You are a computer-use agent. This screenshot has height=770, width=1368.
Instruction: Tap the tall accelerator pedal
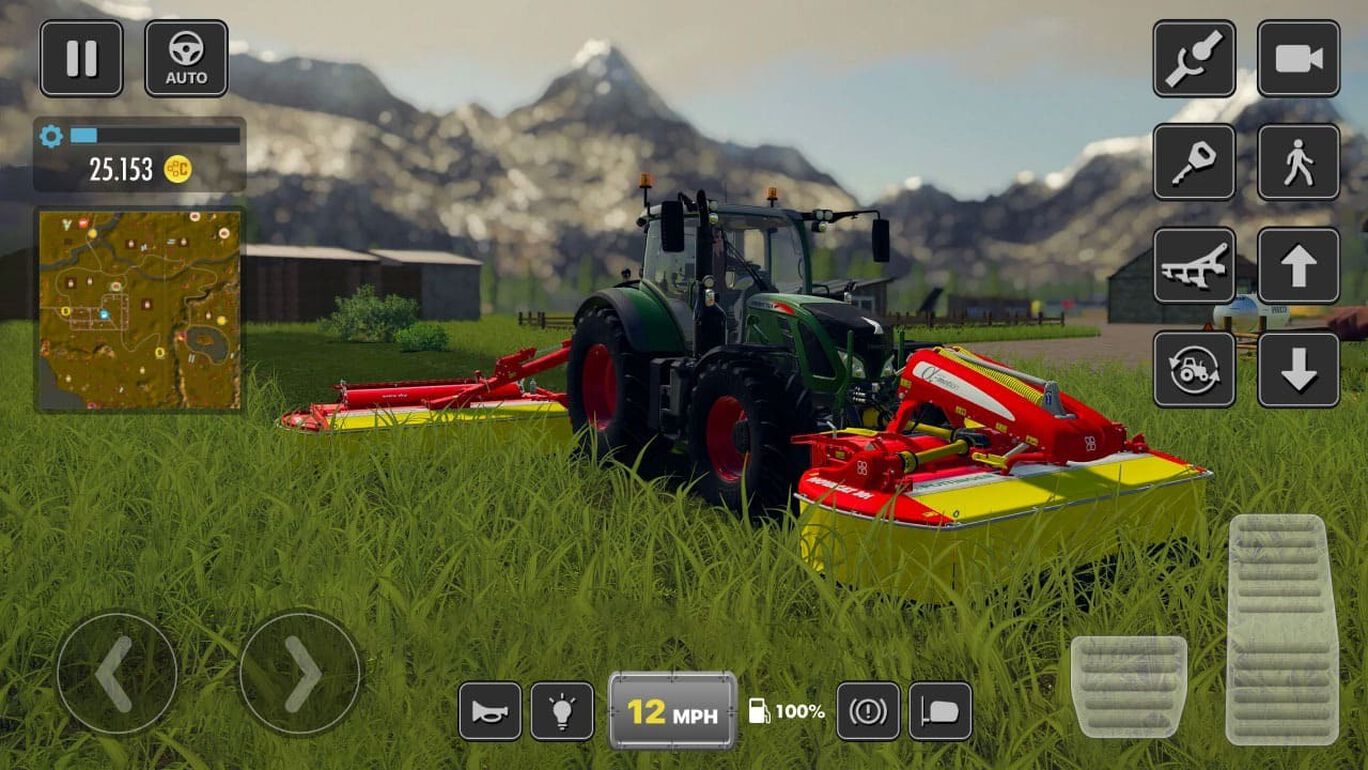[x=1282, y=629]
